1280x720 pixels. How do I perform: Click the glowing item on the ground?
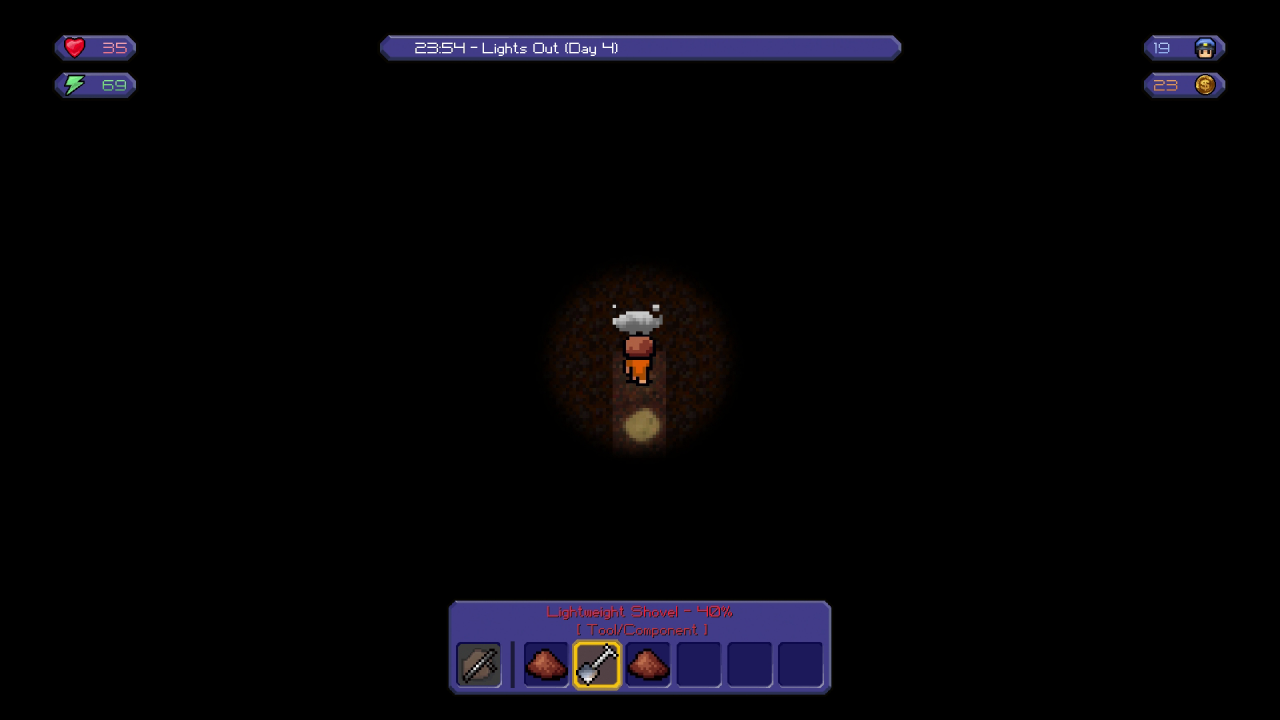[x=641, y=425]
